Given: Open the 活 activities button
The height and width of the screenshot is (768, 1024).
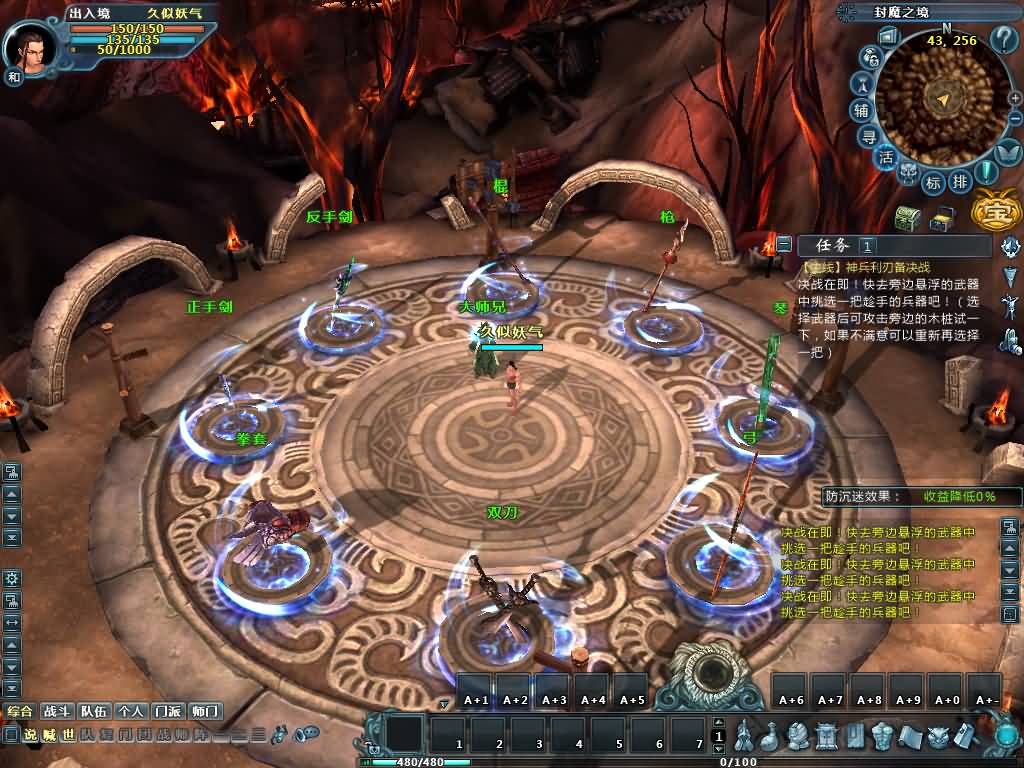Looking at the screenshot, I should pyautogui.click(x=886, y=158).
